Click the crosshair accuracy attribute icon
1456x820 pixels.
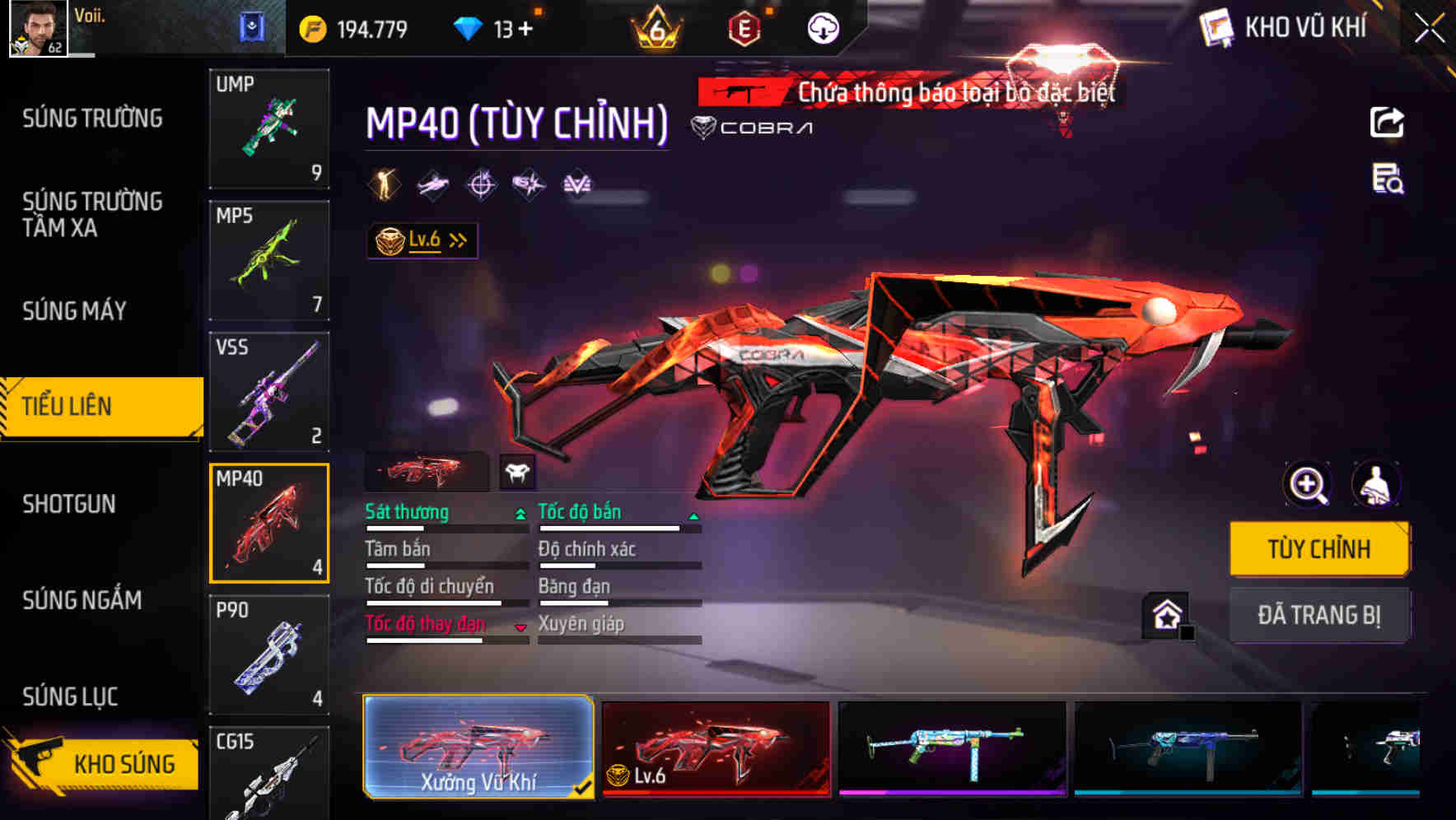pyautogui.click(x=481, y=183)
